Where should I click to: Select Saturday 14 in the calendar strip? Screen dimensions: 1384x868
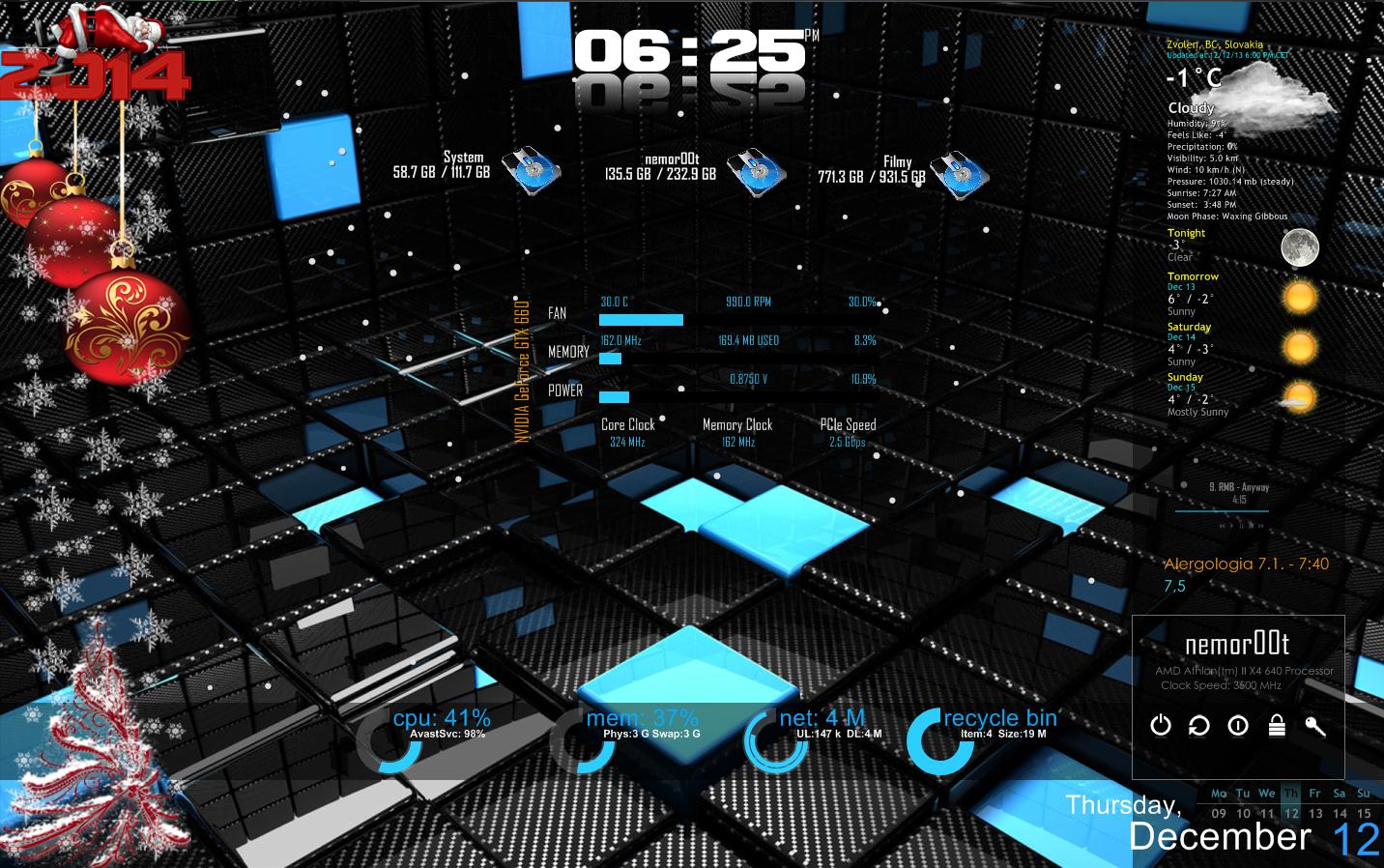click(x=1339, y=813)
